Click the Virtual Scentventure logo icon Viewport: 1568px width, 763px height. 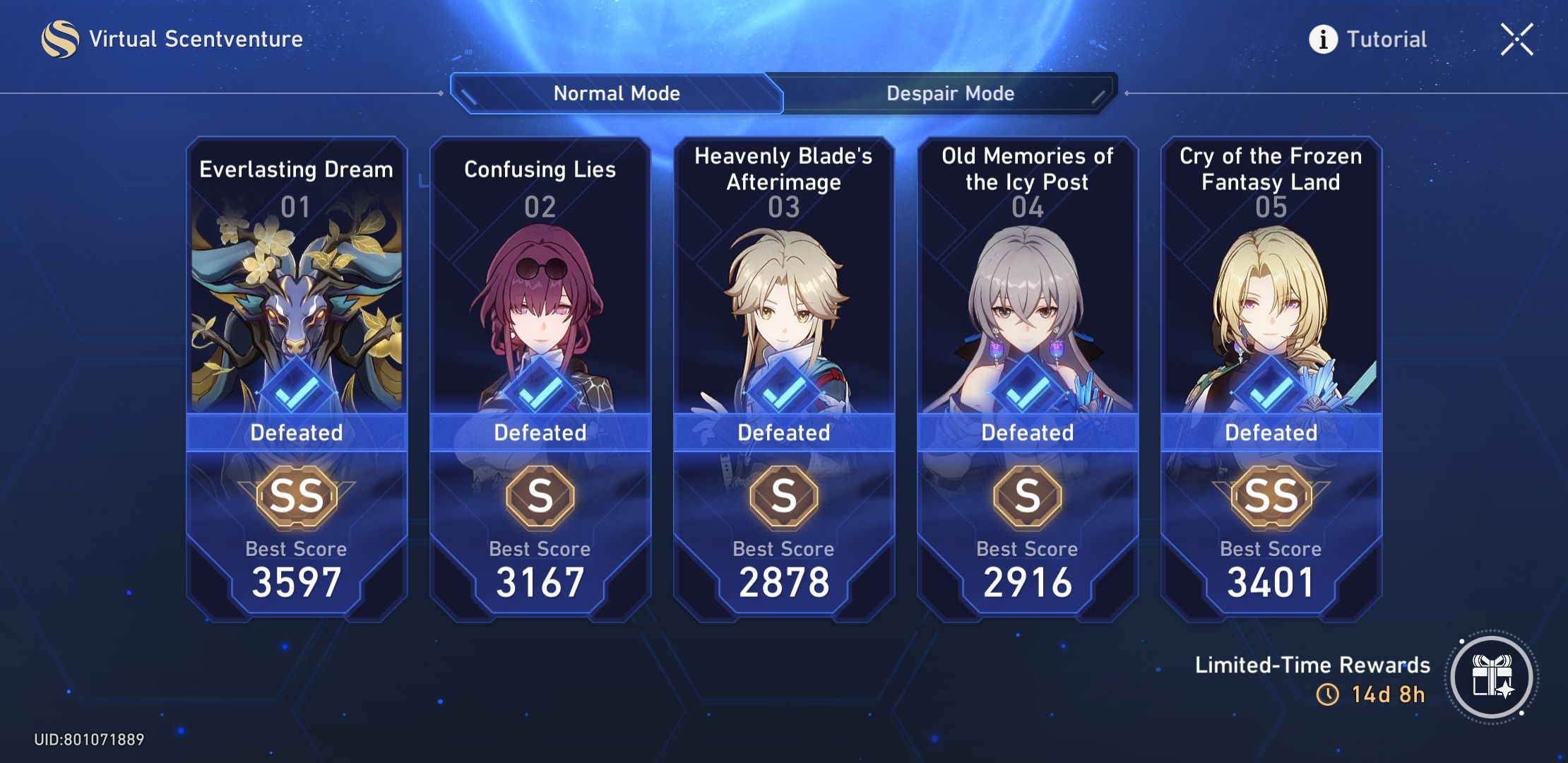pyautogui.click(x=61, y=39)
